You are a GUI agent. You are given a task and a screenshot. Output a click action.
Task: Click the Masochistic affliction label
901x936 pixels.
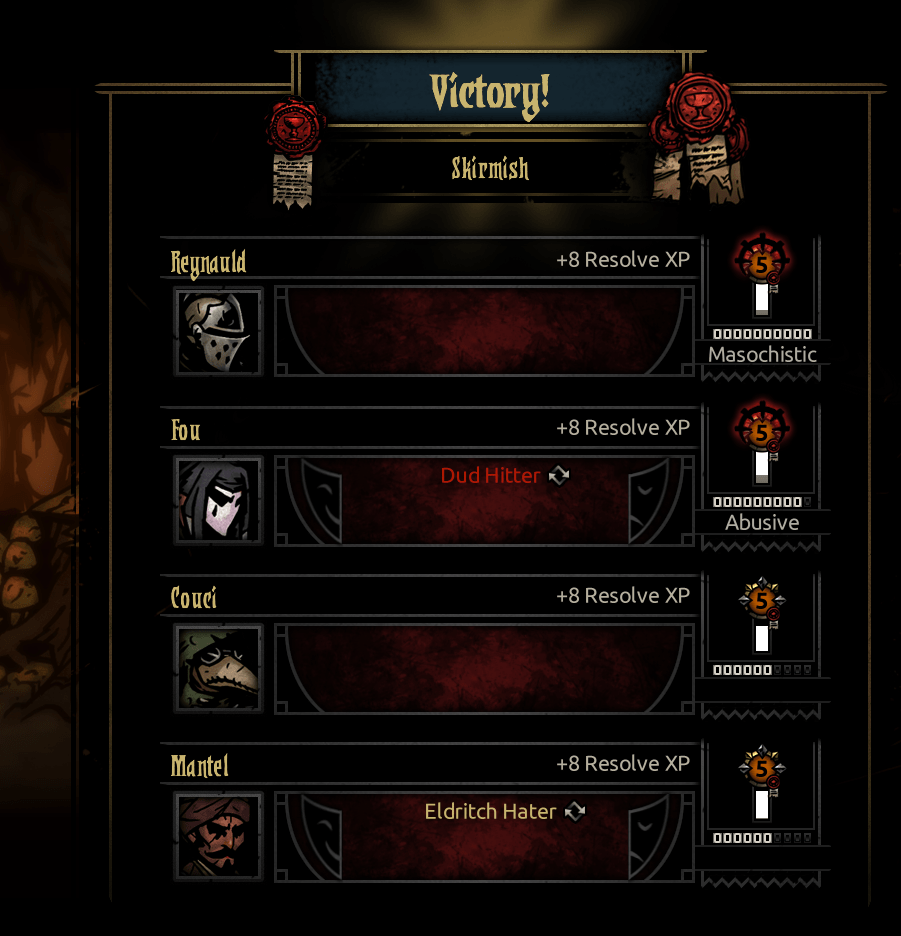(762, 355)
